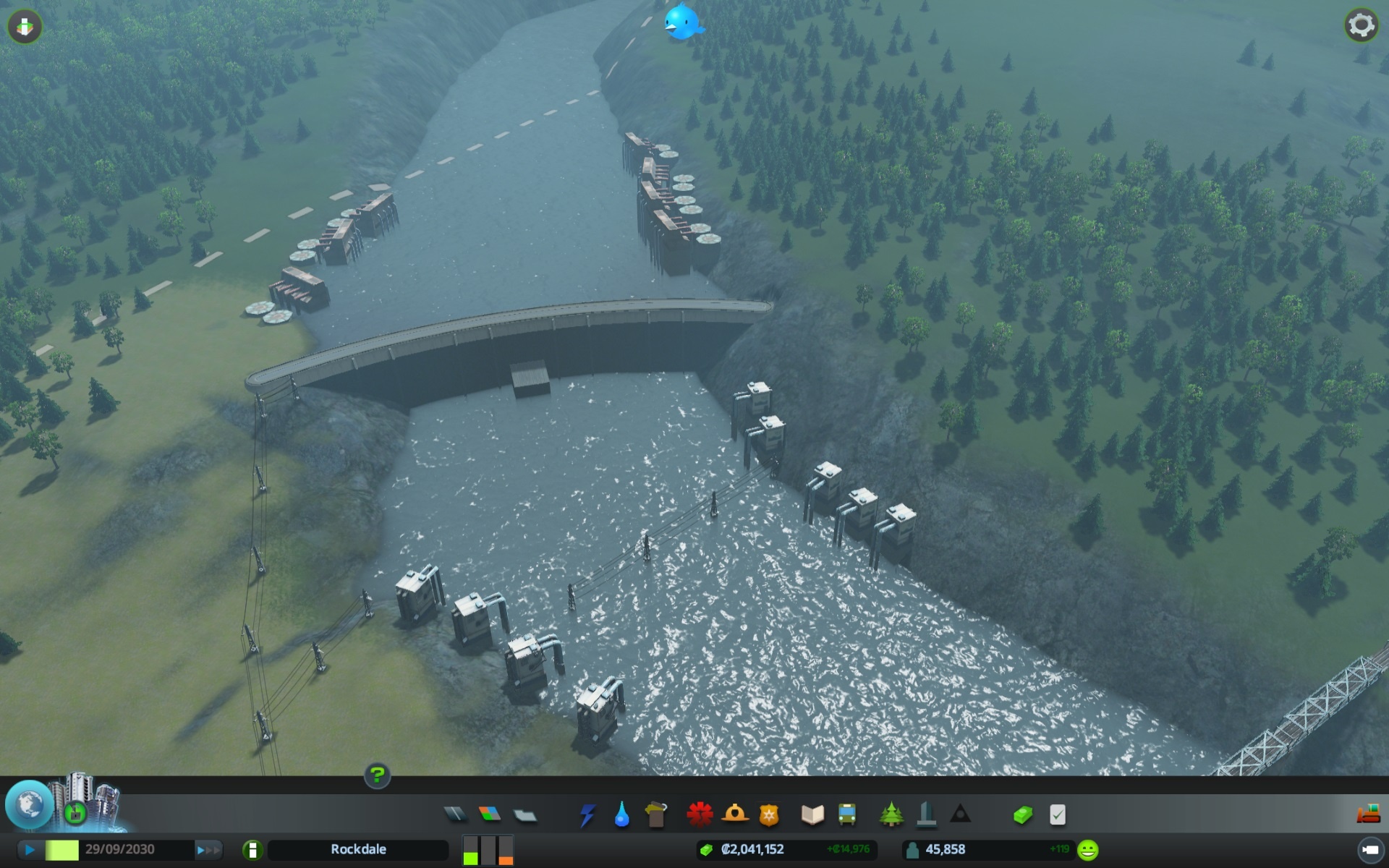1389x868 pixels.
Task: Open the Water and Sewage droplet menu
Action: (x=621, y=815)
